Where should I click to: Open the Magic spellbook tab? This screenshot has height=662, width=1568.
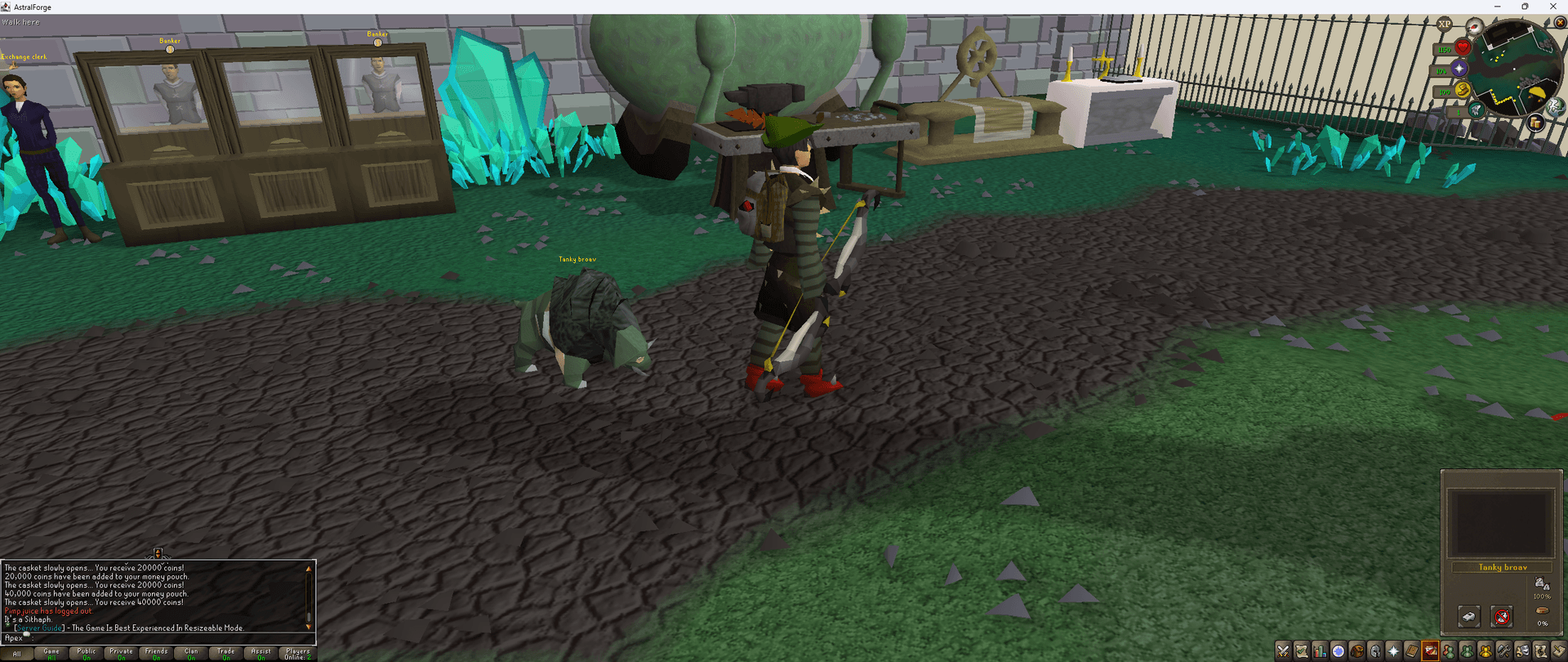(1411, 651)
